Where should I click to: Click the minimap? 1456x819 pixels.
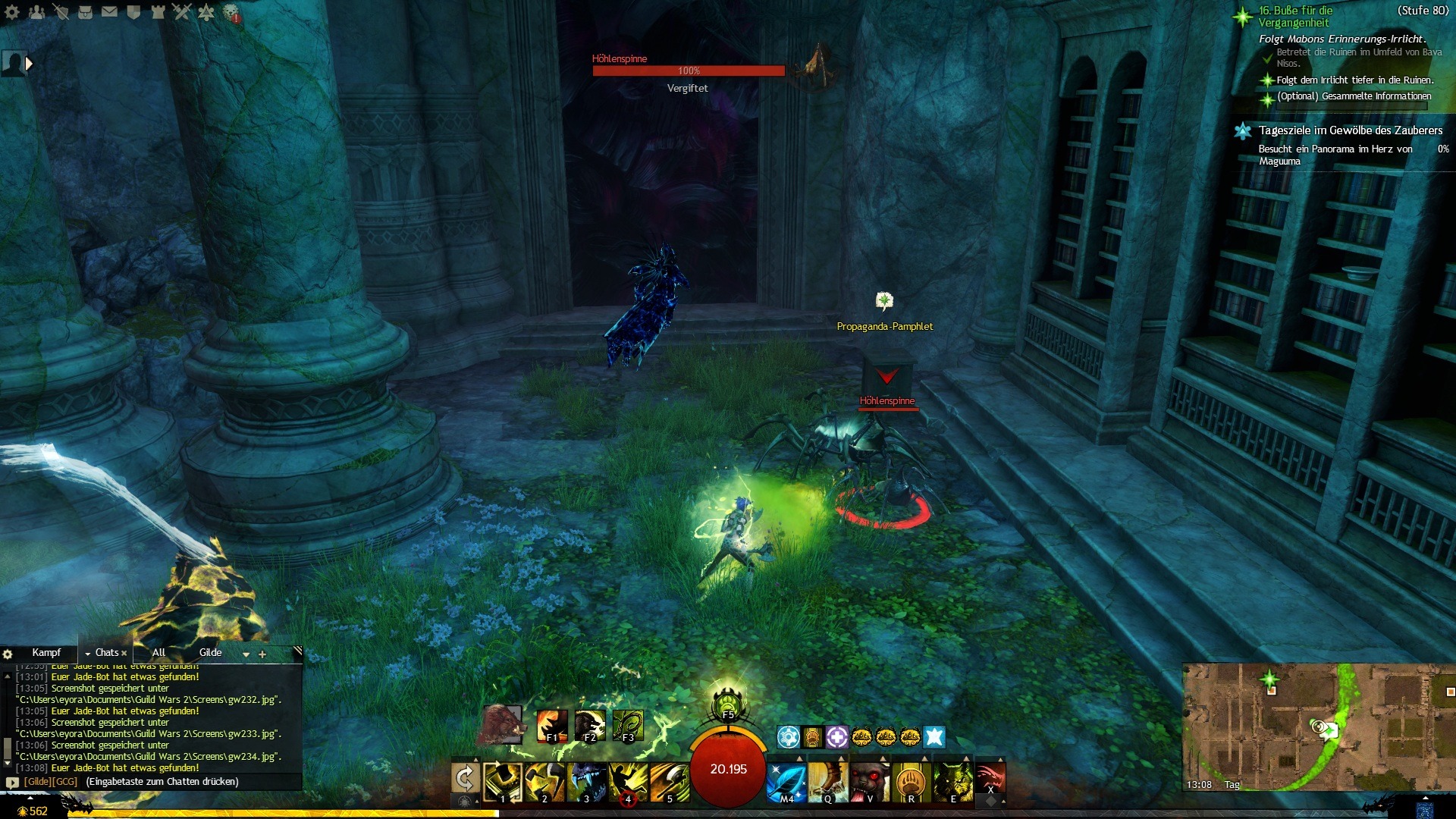click(x=1319, y=727)
